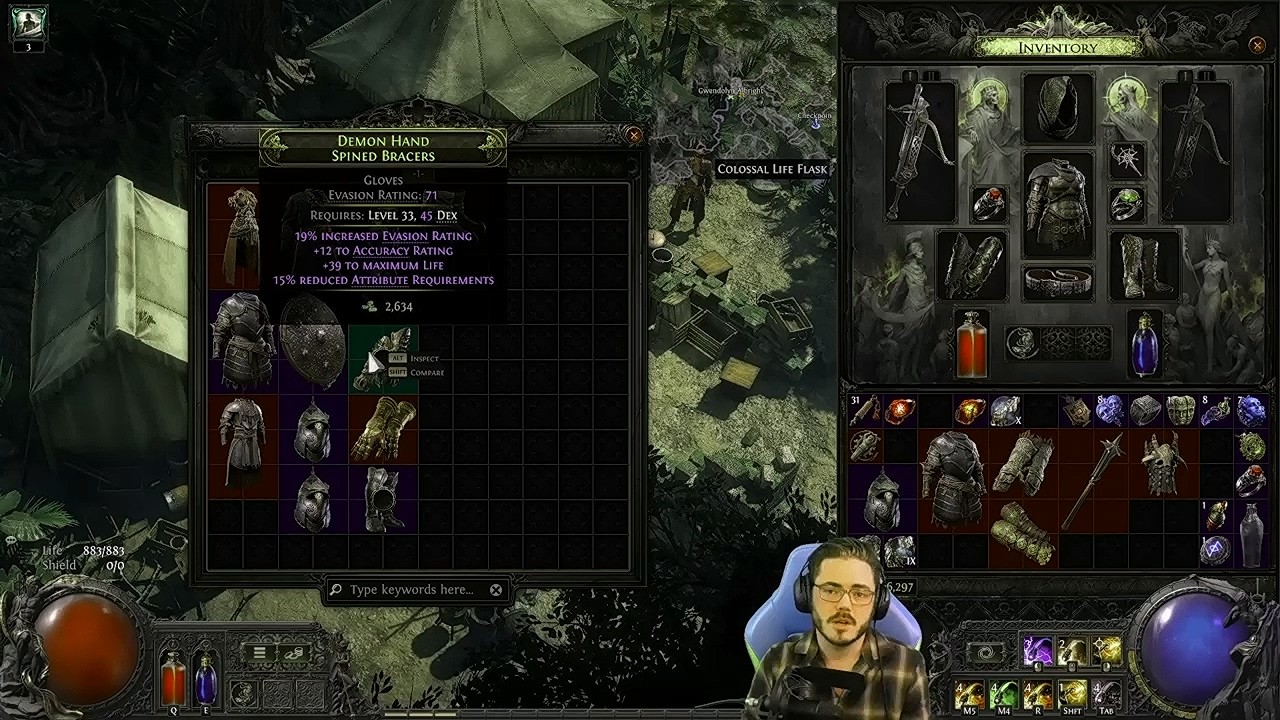1280x720 pixels.
Task: Select the Demon Hand Spined Bracers gloves
Action: coord(383,357)
